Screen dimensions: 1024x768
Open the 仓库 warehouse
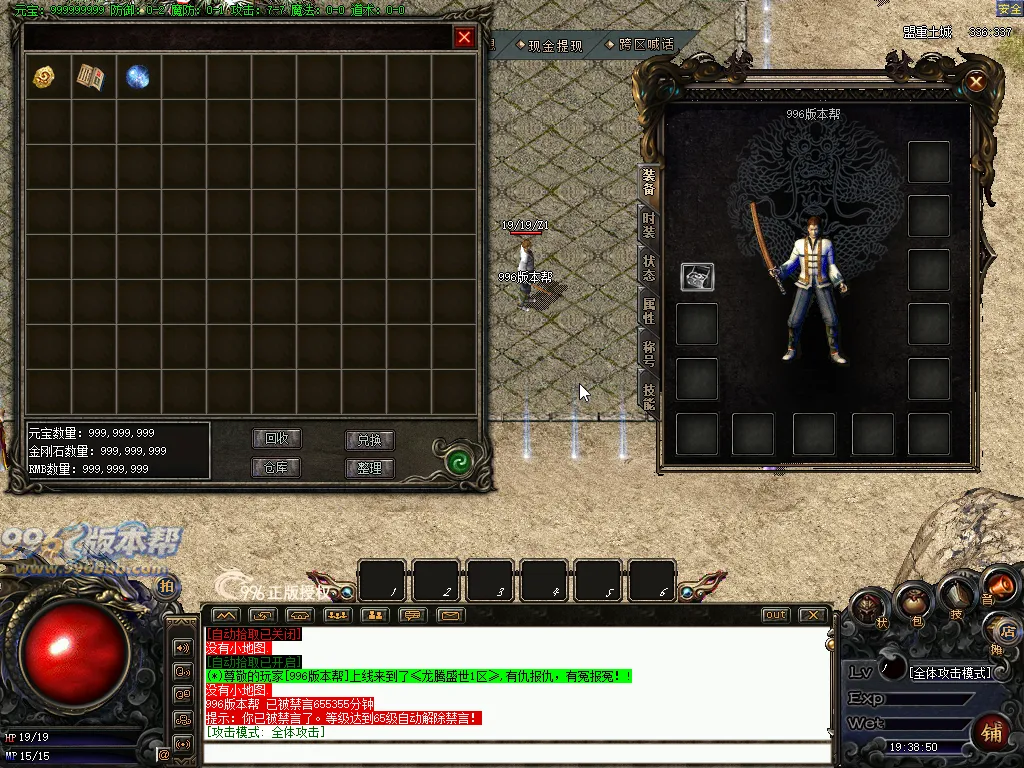pos(276,467)
